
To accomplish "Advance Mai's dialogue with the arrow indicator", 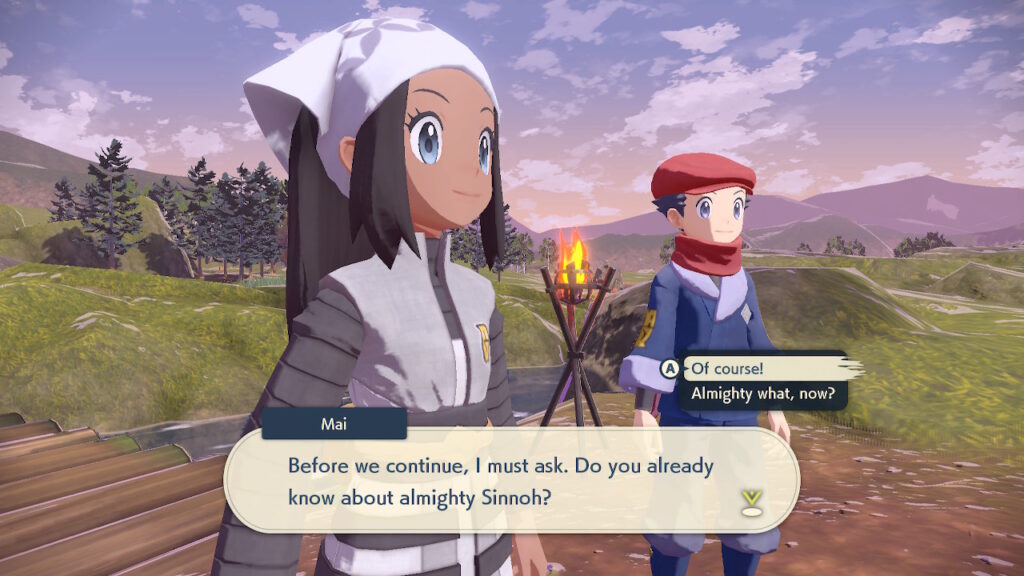I will [x=751, y=500].
